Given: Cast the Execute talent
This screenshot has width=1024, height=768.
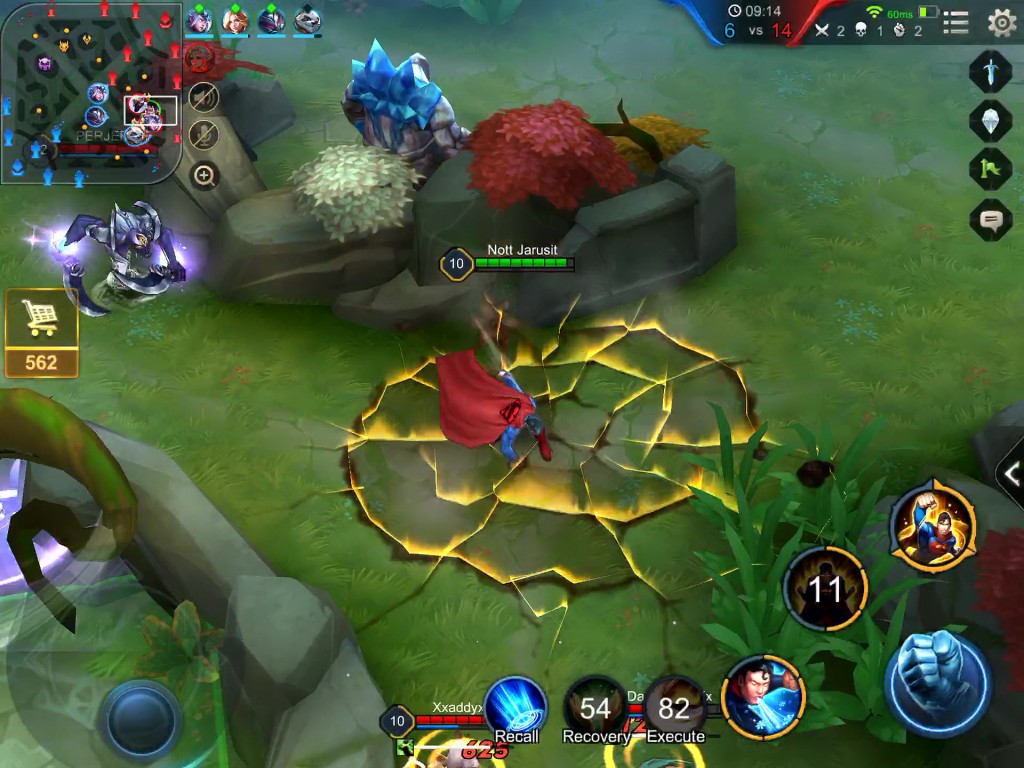Looking at the screenshot, I should point(675,708).
